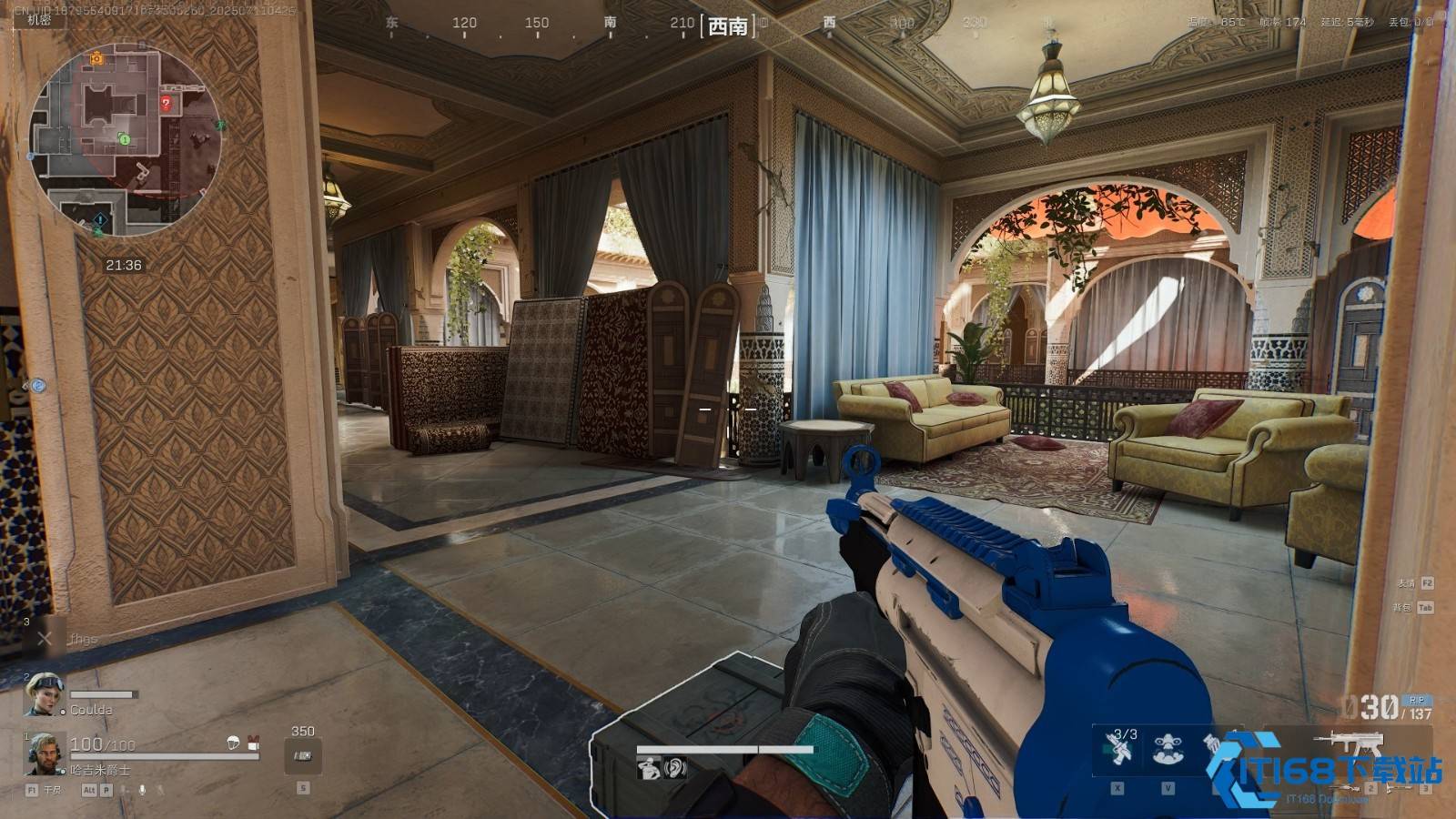Select the 350 item slot
The height and width of the screenshot is (819, 1456).
point(303,755)
